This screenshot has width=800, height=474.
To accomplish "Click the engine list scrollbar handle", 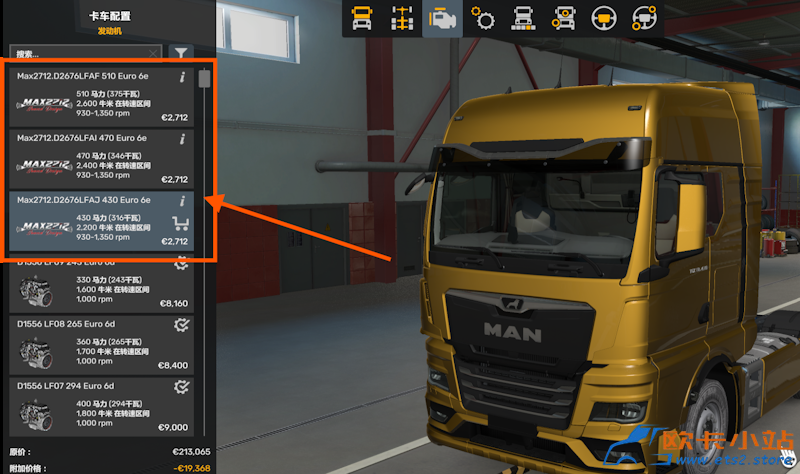I will (204, 79).
